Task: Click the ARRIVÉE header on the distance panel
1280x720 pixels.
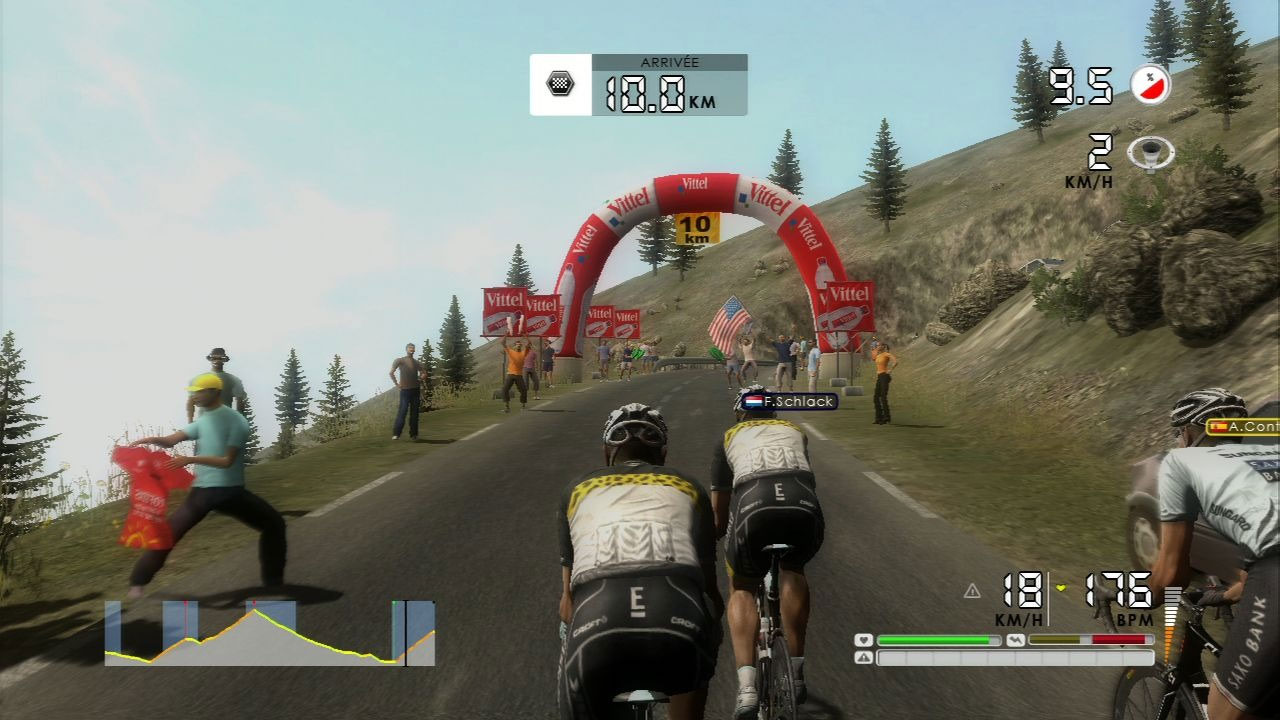Action: coord(672,61)
